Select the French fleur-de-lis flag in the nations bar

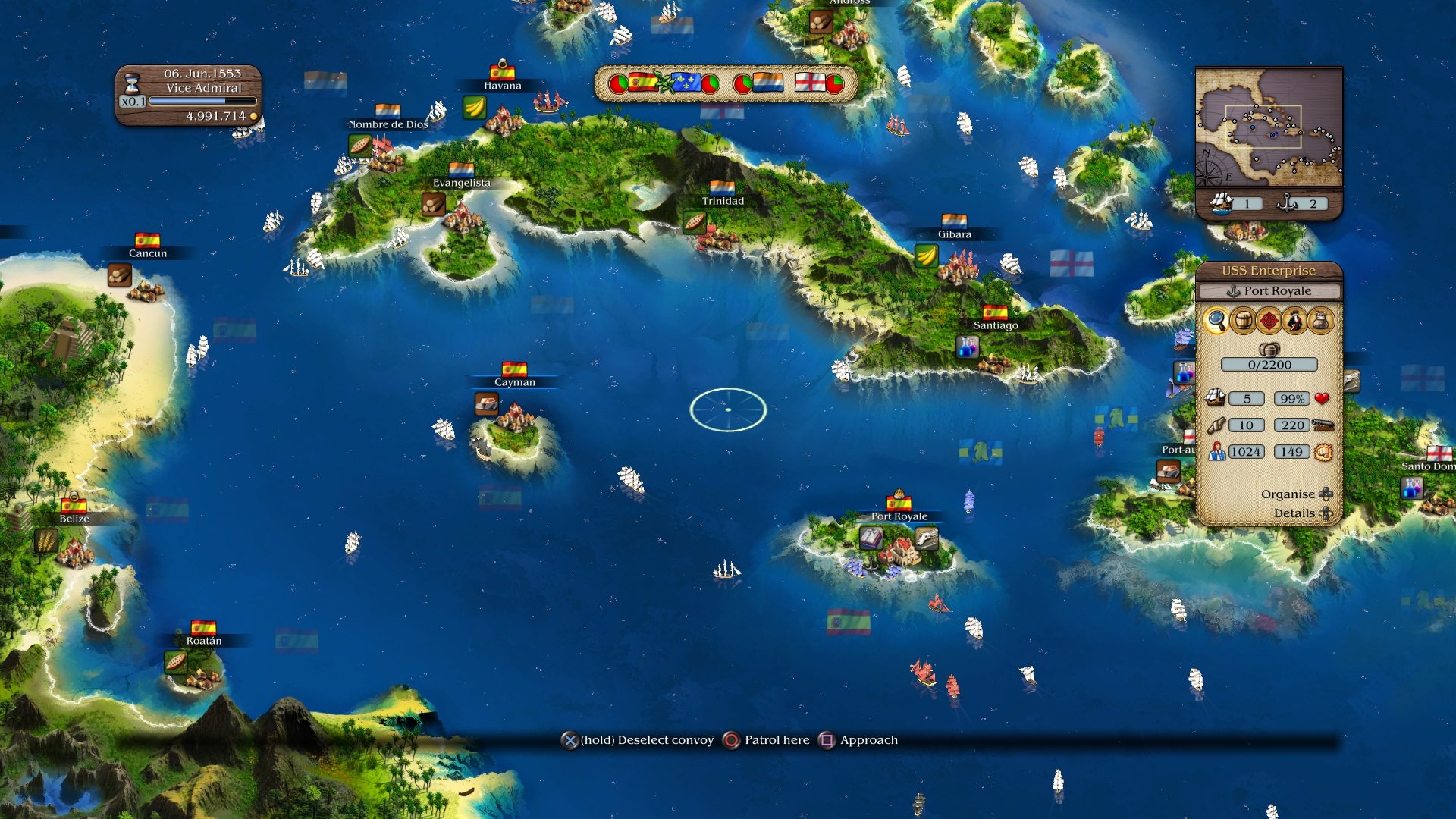[686, 82]
